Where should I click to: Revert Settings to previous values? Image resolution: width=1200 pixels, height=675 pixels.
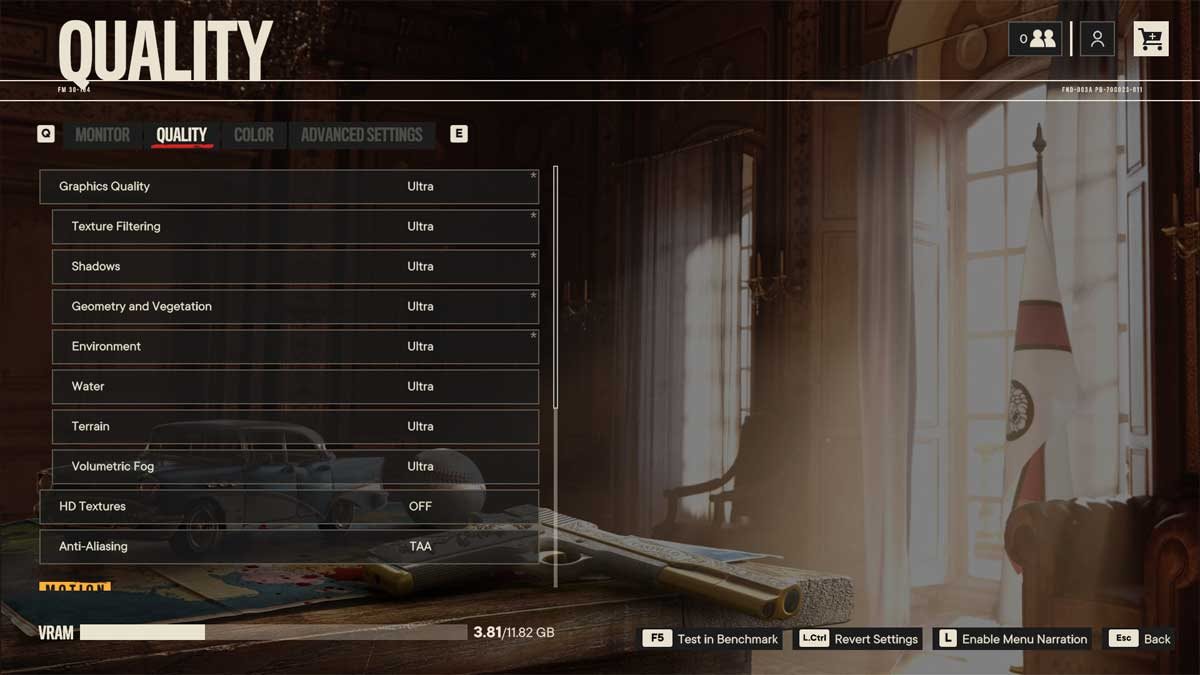[859, 639]
